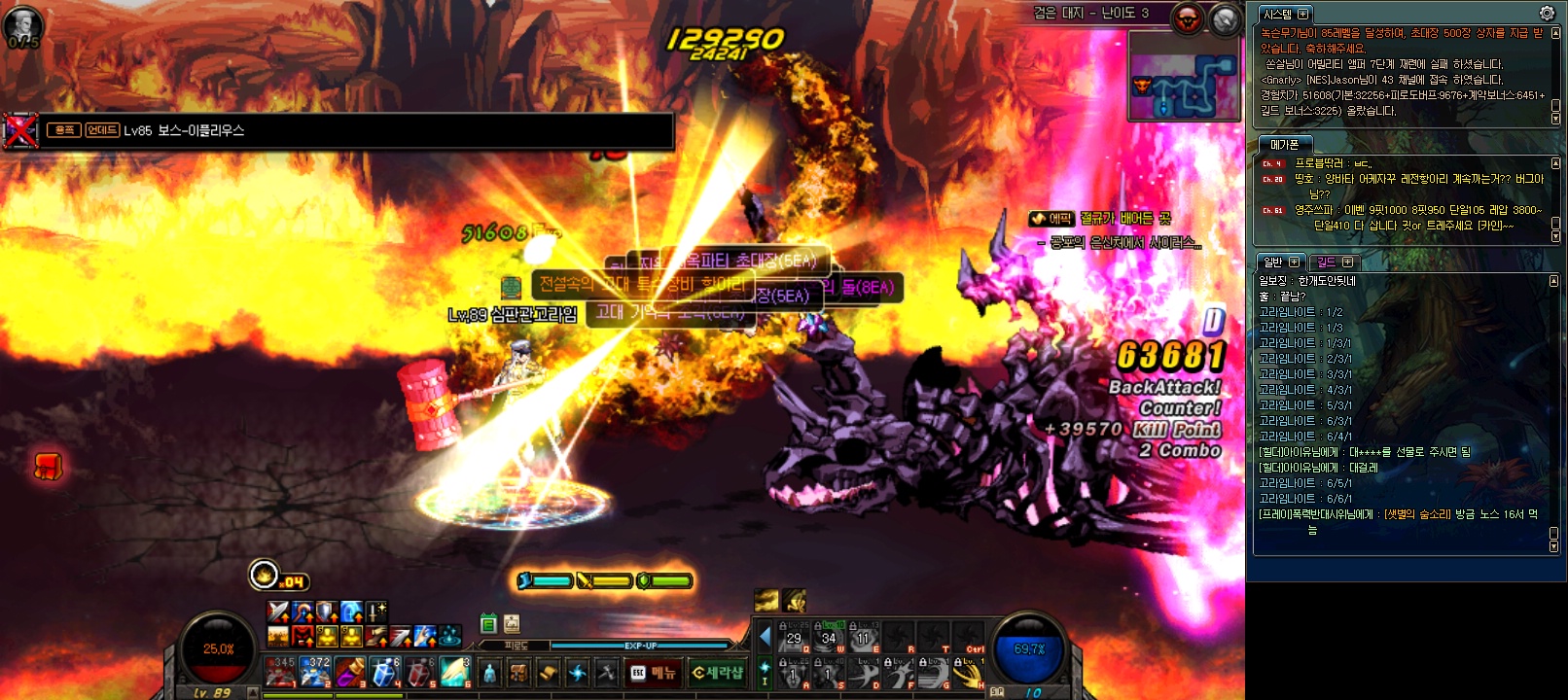Viewport: 1568px width, 700px height.
Task: Open the 세라샵 cash shop
Action: tap(717, 673)
